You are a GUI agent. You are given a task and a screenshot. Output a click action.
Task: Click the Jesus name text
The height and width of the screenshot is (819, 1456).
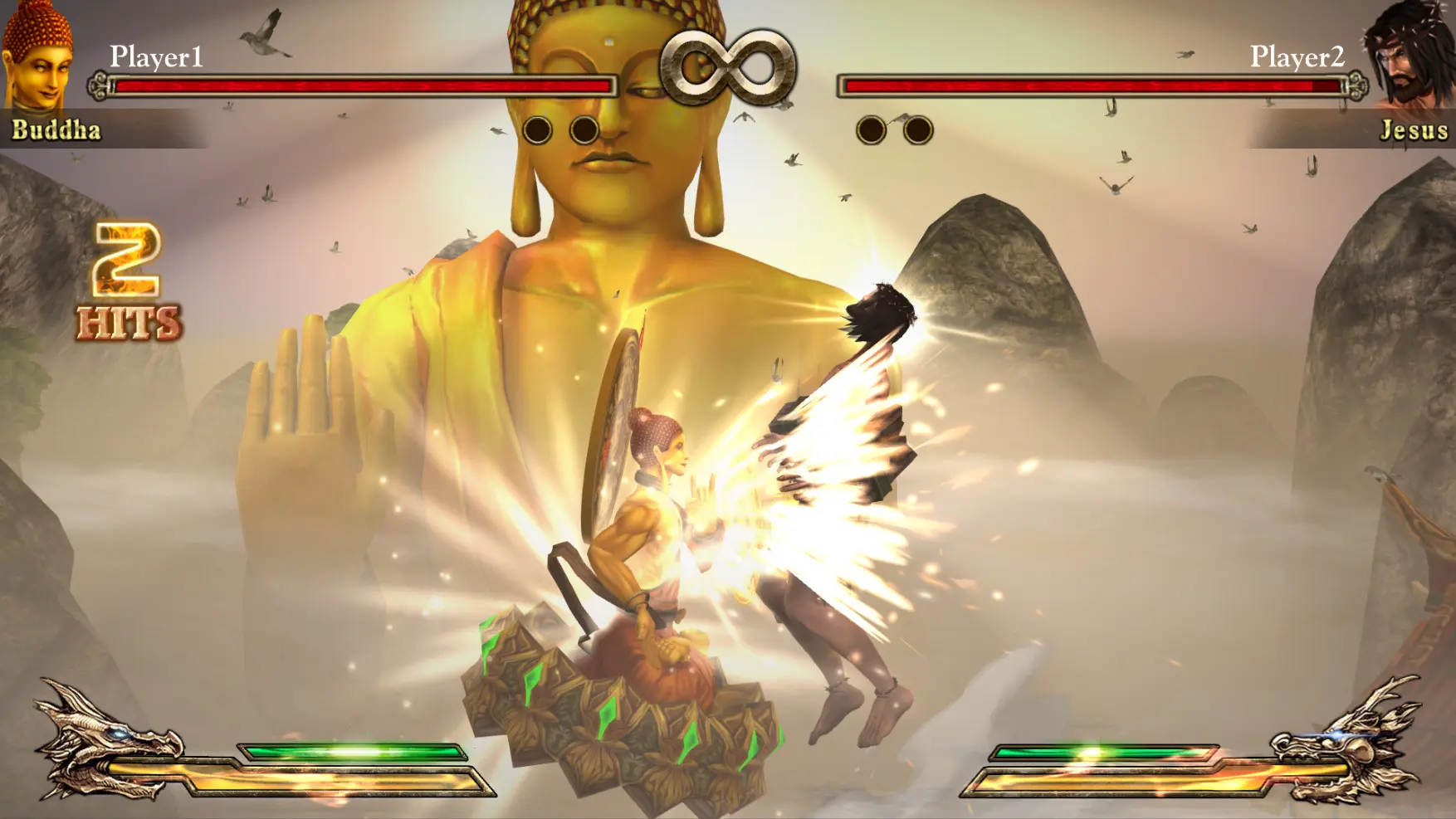1413,129
